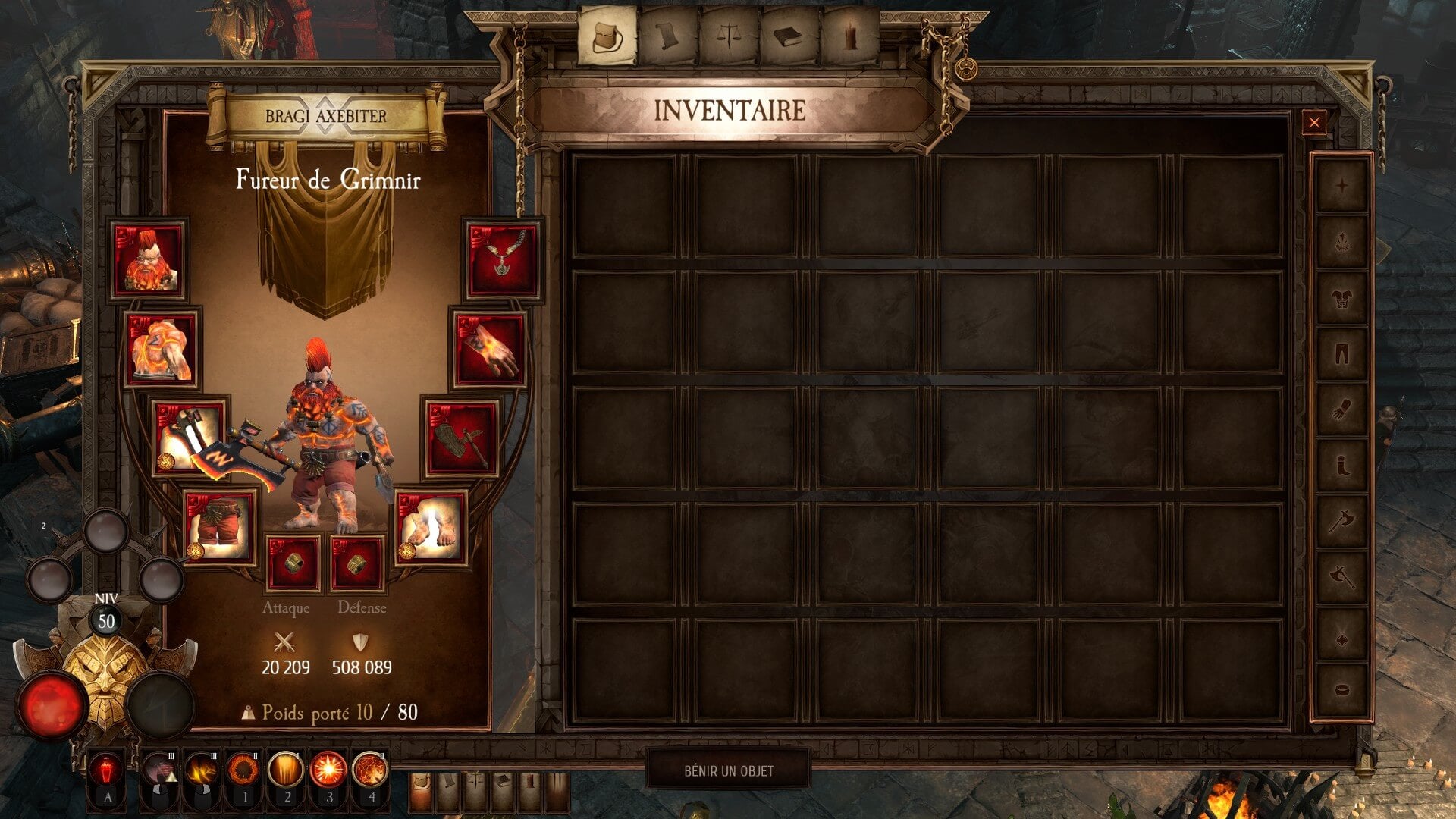Switch to the scroll tab
Viewport: 1456px width, 819px height.
667,35
